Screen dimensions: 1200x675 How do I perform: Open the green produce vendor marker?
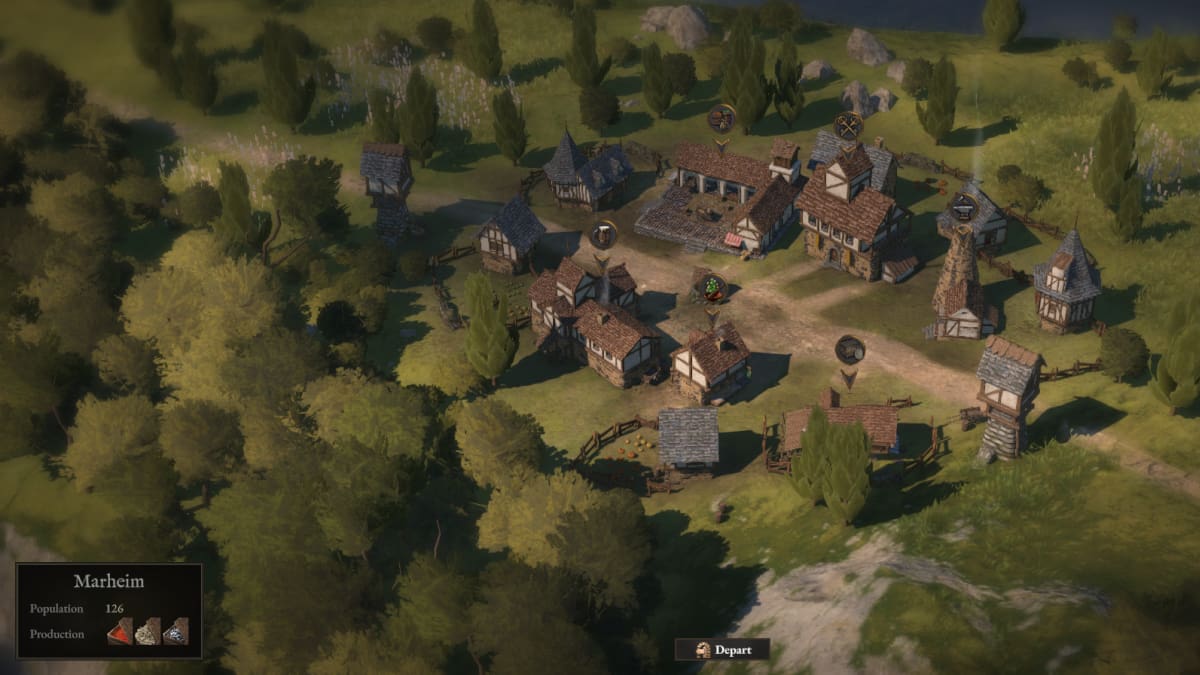click(711, 287)
